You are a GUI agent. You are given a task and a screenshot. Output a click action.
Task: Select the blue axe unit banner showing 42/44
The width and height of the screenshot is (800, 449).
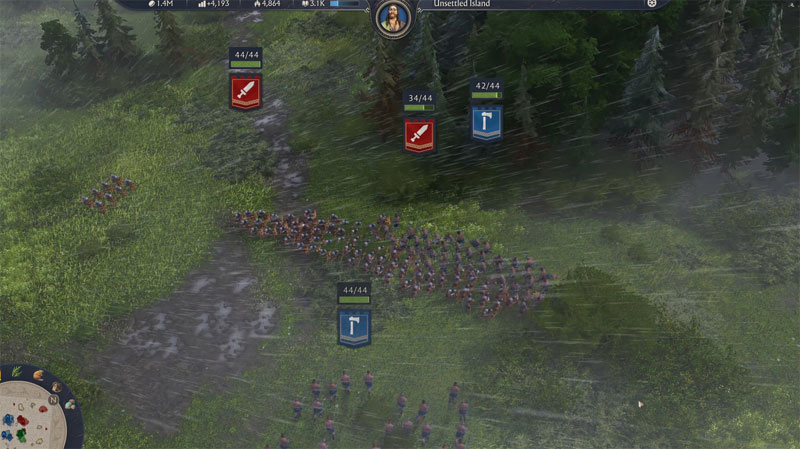coord(487,122)
